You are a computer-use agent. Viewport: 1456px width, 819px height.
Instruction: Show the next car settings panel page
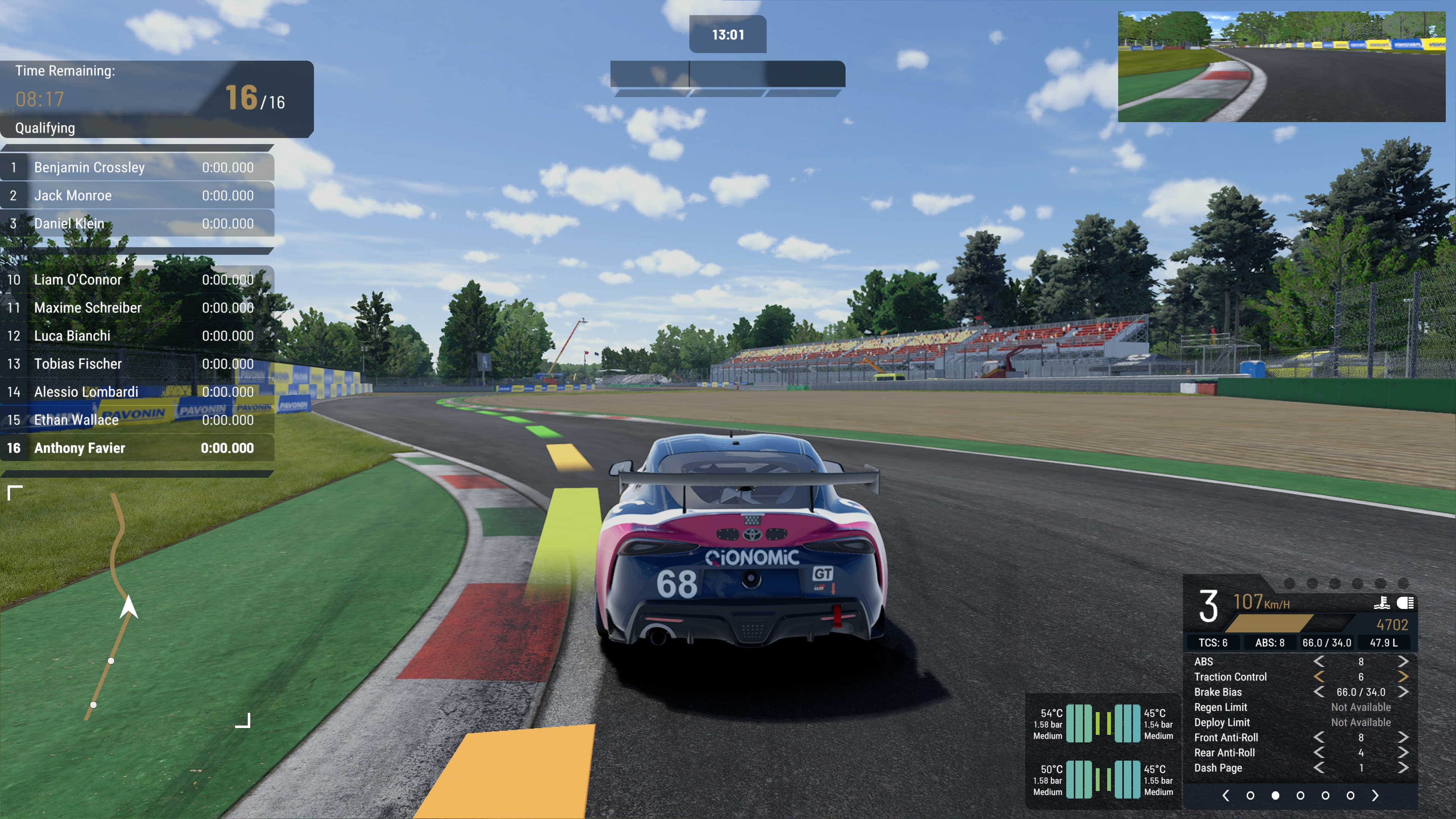[x=1375, y=795]
